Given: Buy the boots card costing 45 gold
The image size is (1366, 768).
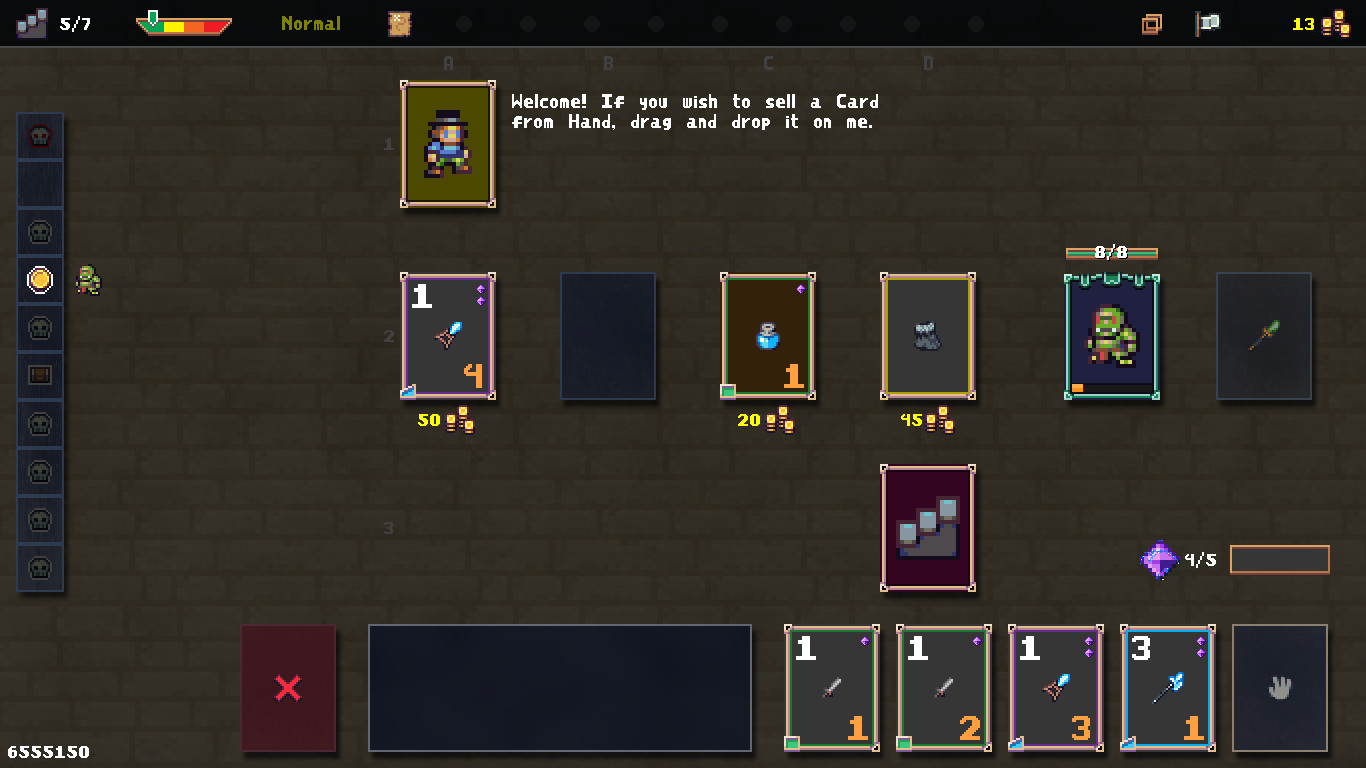Looking at the screenshot, I should coord(927,337).
